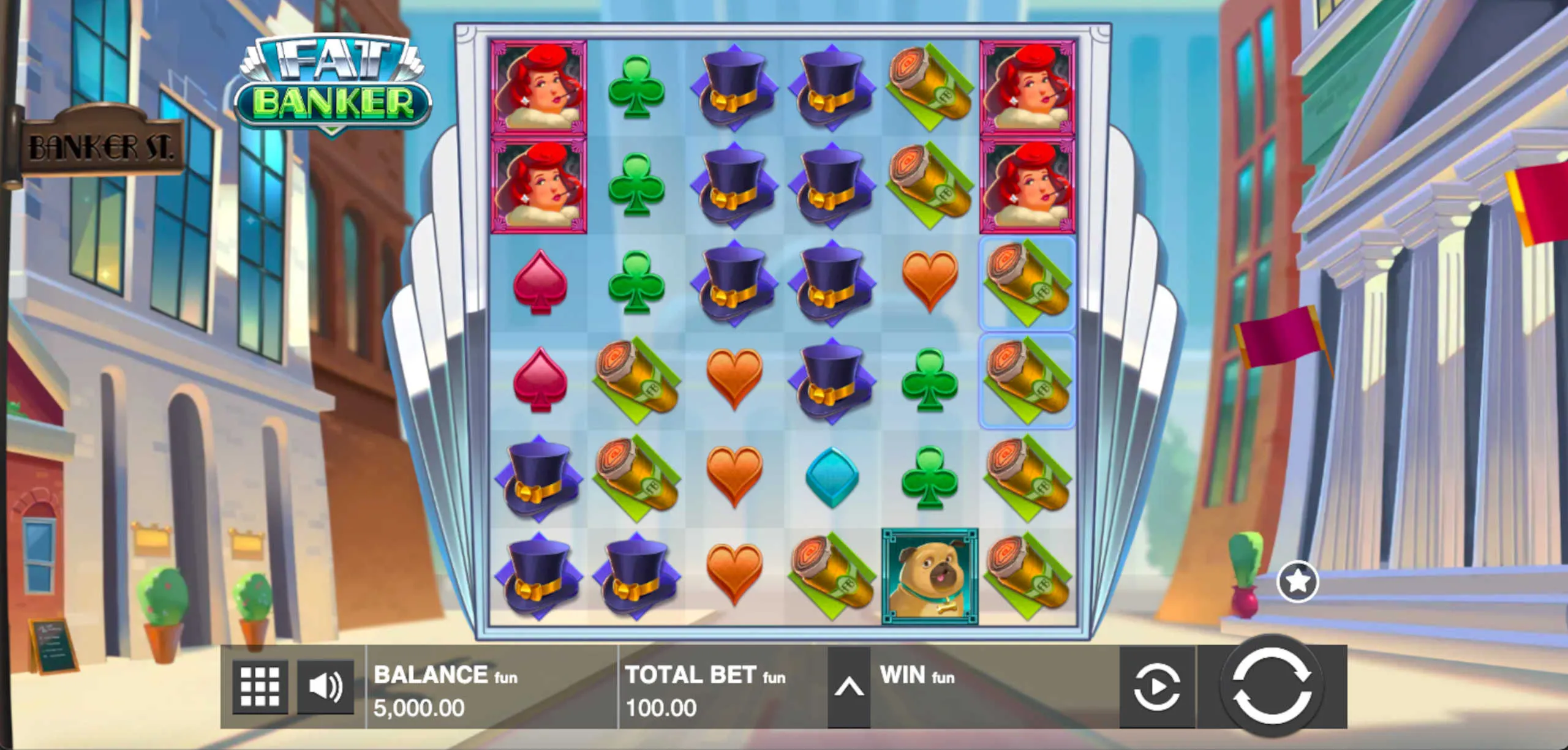Expand the total bet selector arrow

pos(849,687)
